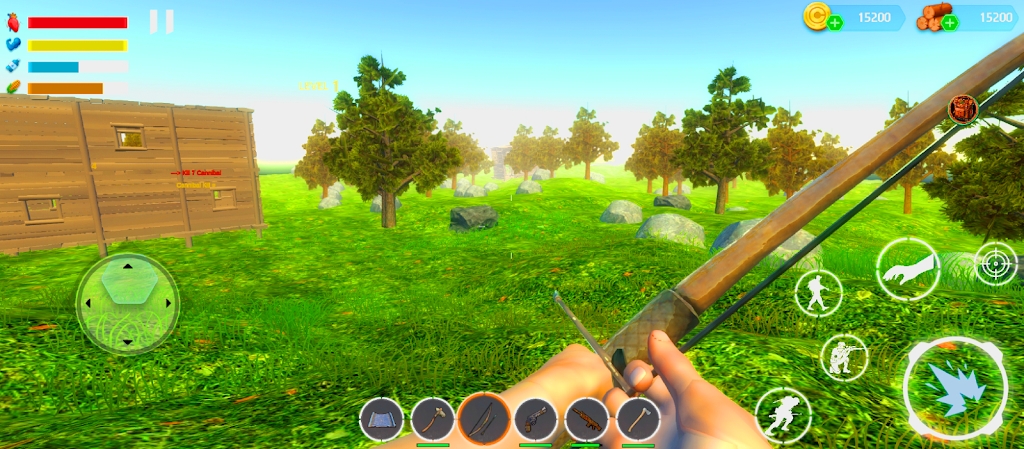Choose the hatchet axe slot

point(638,419)
